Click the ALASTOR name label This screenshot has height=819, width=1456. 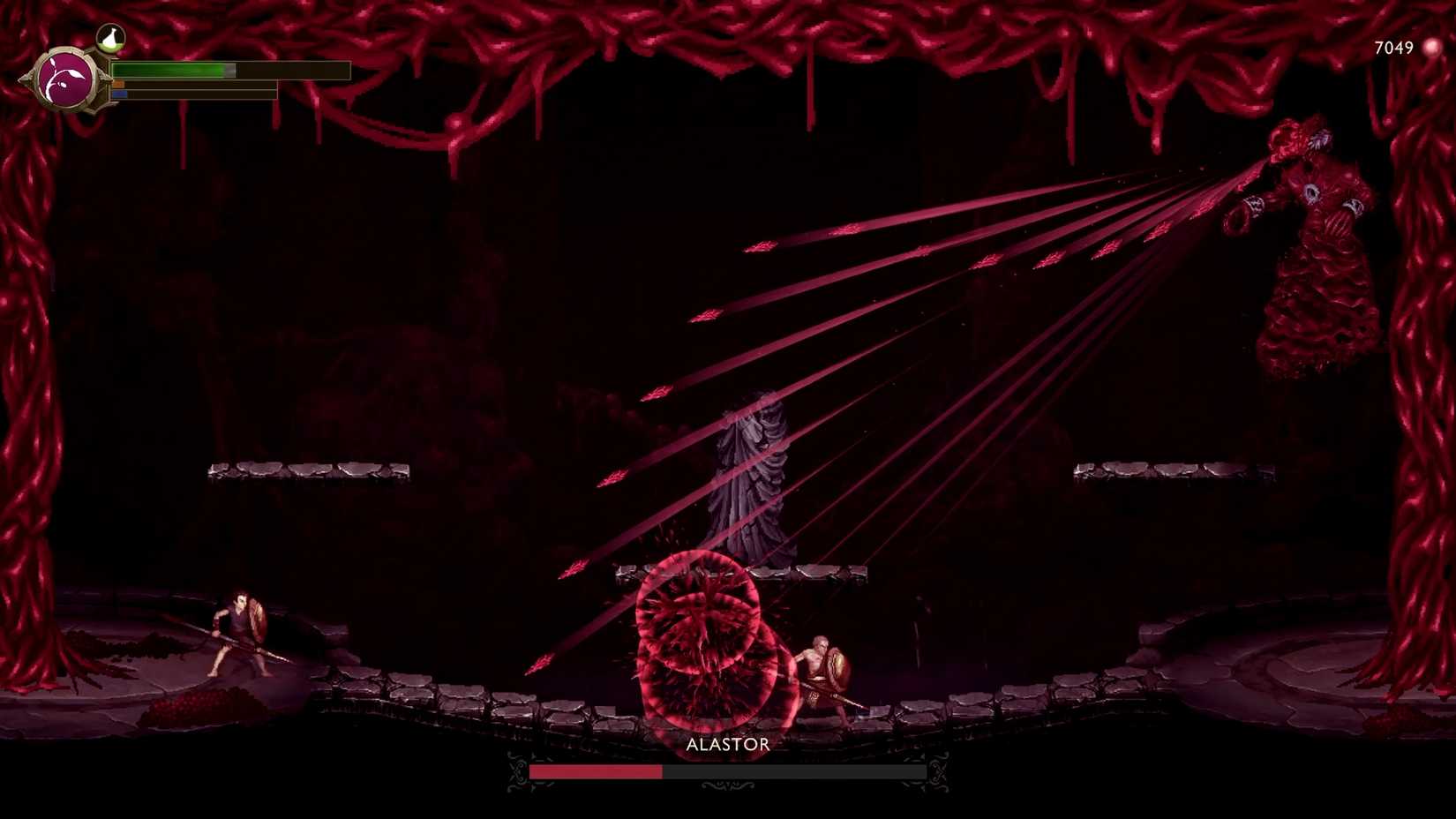727,744
